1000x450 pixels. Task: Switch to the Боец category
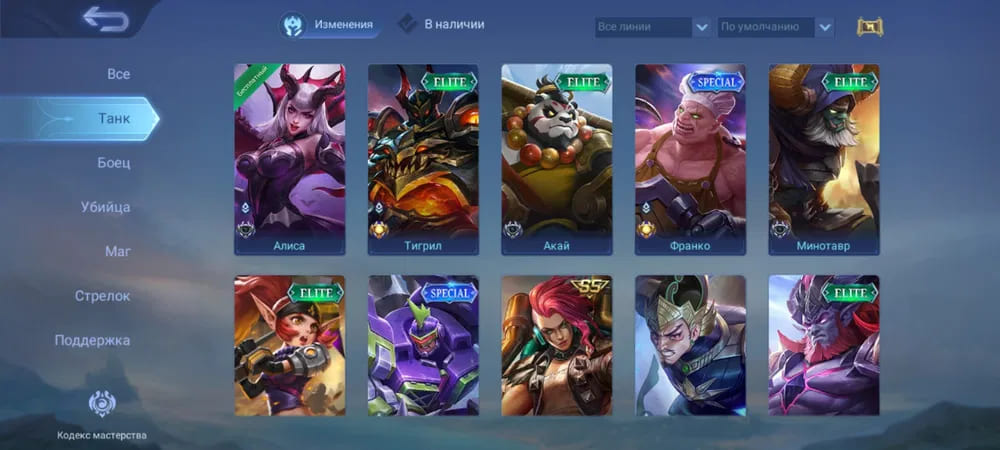113,162
